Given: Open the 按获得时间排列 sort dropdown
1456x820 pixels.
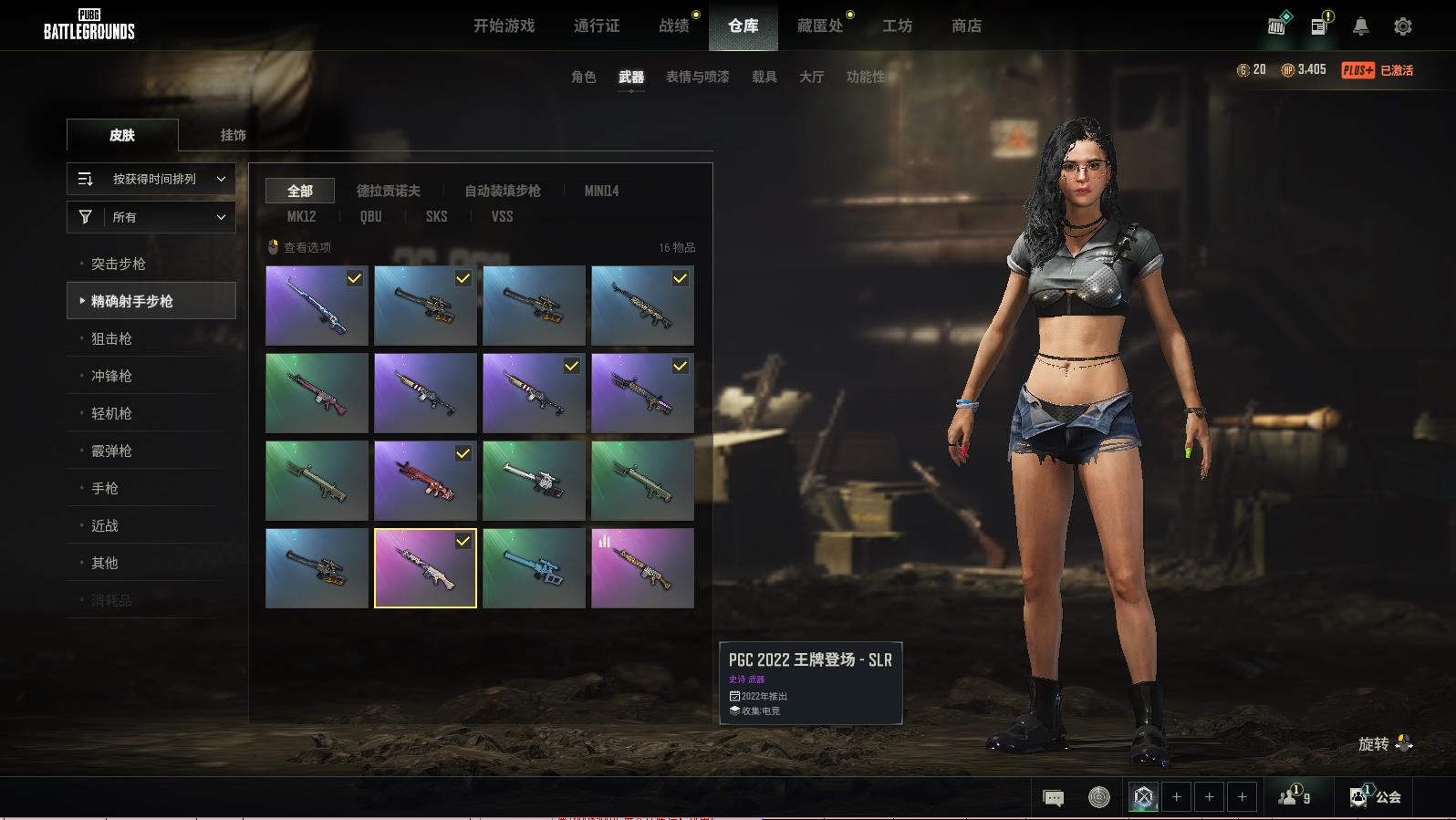Looking at the screenshot, I should 151,180.
